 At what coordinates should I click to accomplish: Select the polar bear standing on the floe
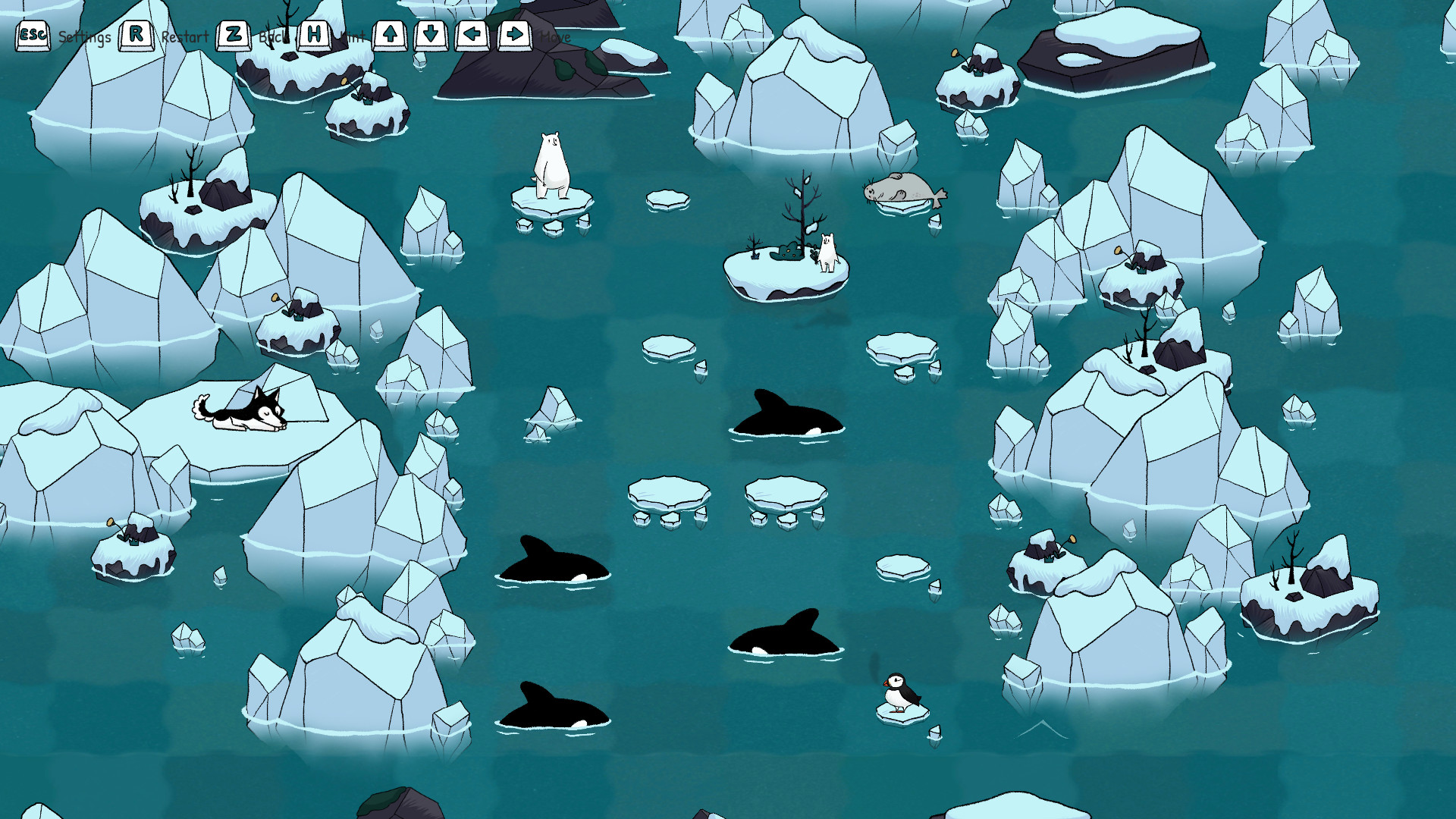(551, 163)
